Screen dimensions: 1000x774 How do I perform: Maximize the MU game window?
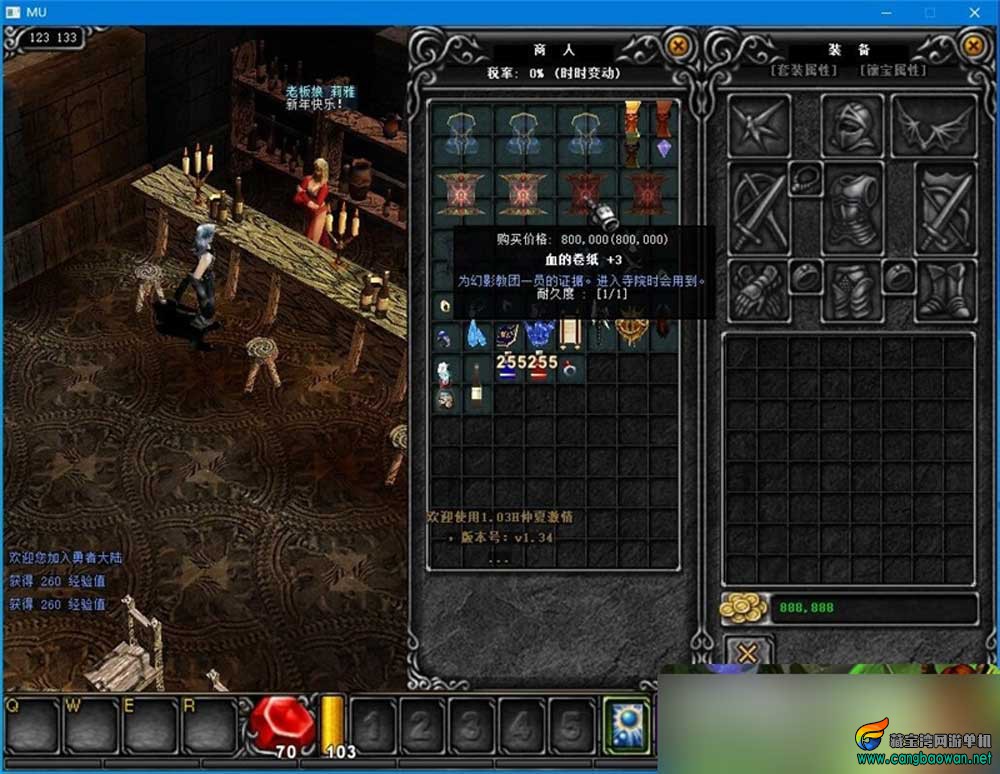[x=930, y=12]
